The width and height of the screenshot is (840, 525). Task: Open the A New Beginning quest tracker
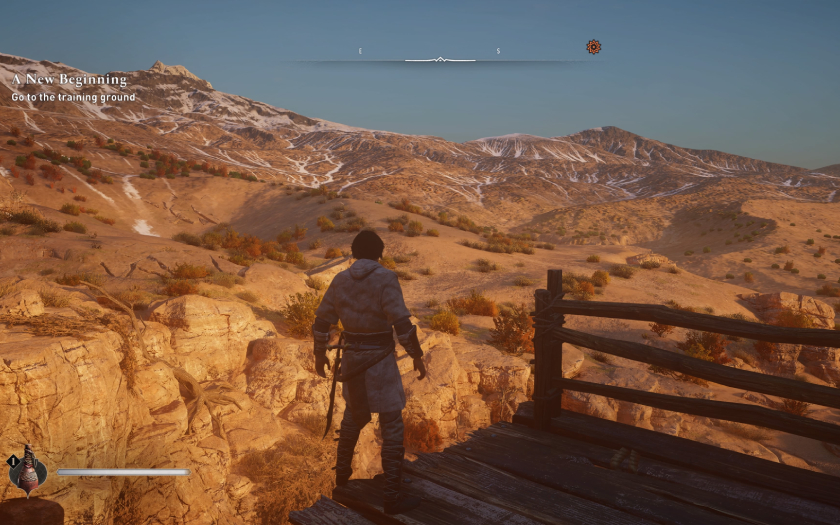pos(69,79)
